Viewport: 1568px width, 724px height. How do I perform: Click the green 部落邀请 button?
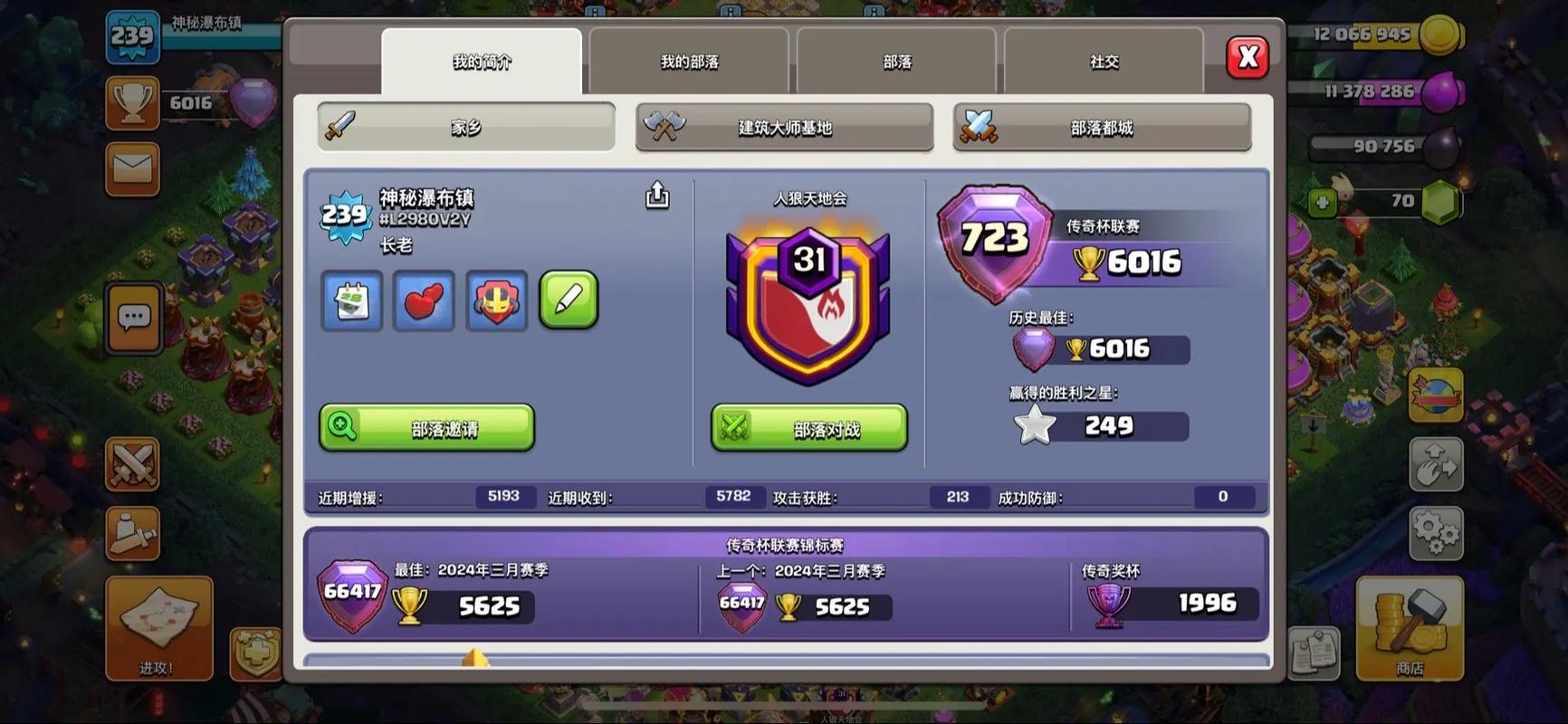(426, 427)
